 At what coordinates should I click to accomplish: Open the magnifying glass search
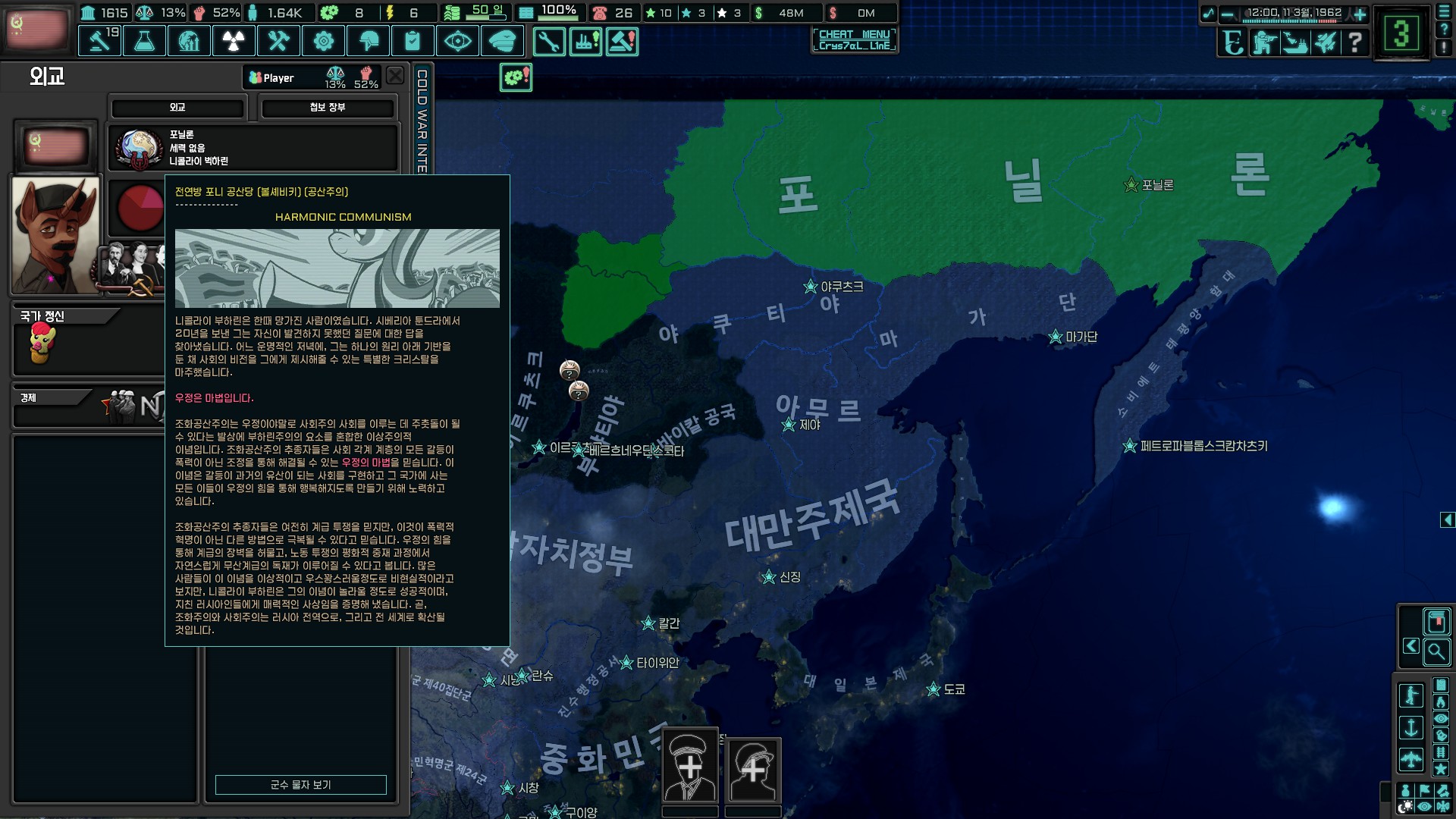coord(1436,651)
